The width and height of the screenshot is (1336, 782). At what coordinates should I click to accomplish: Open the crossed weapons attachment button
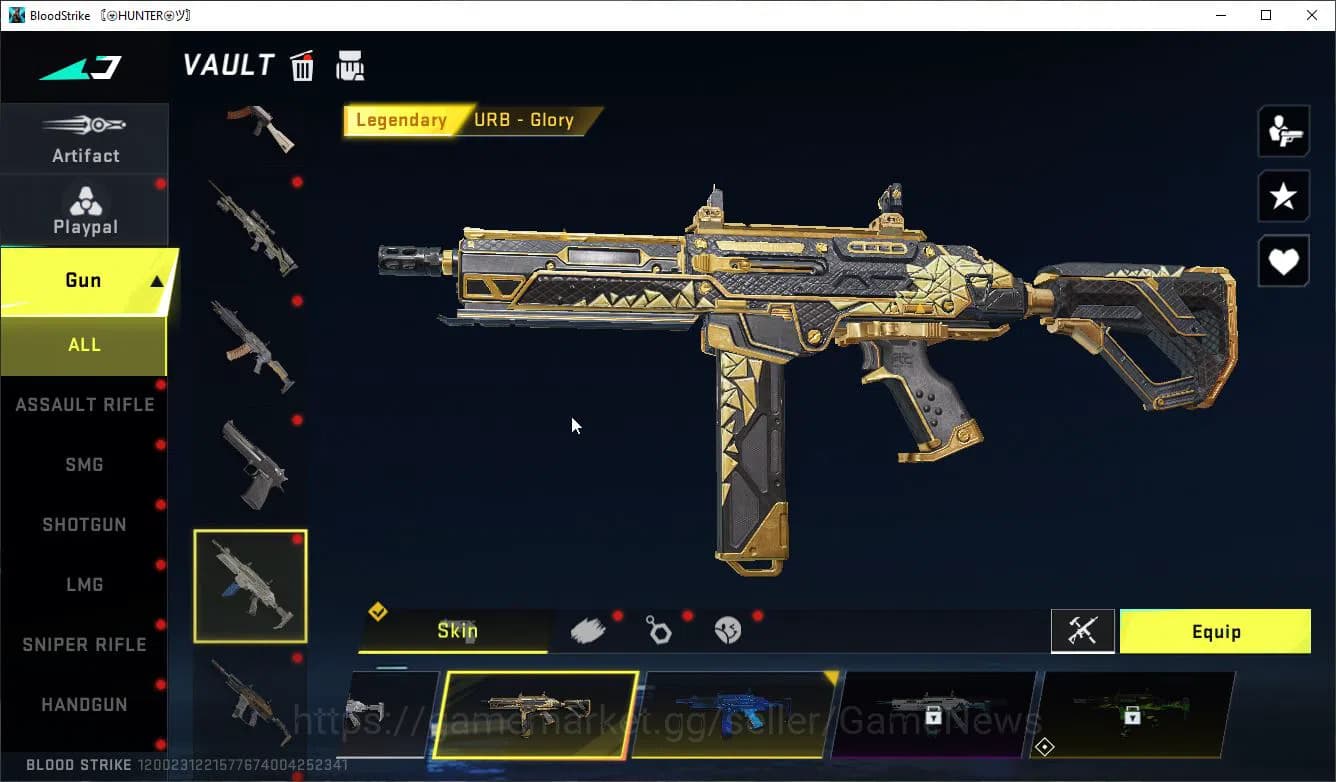click(x=1082, y=632)
